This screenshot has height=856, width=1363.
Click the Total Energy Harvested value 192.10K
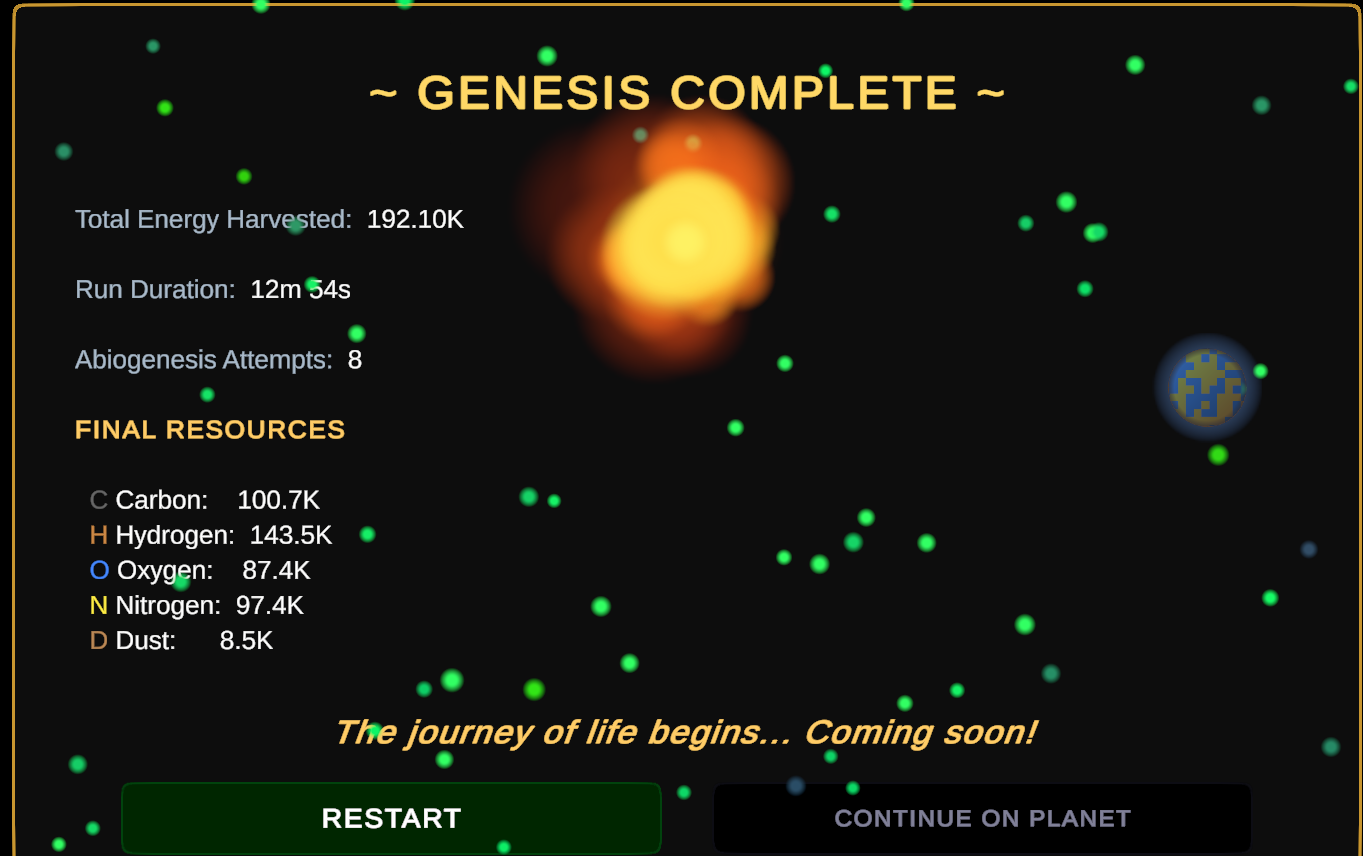point(415,219)
